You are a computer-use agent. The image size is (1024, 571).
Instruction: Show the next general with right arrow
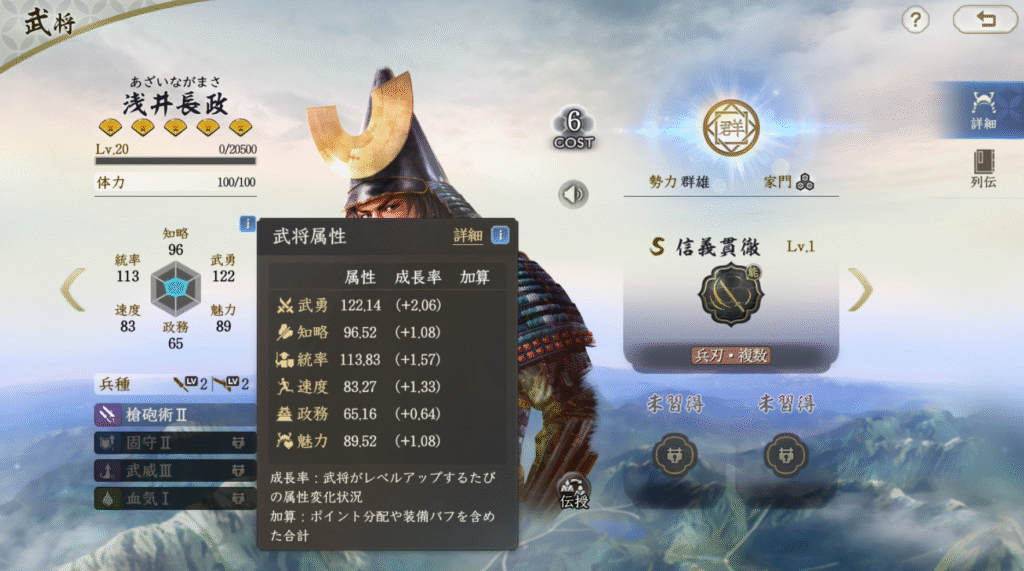click(860, 289)
